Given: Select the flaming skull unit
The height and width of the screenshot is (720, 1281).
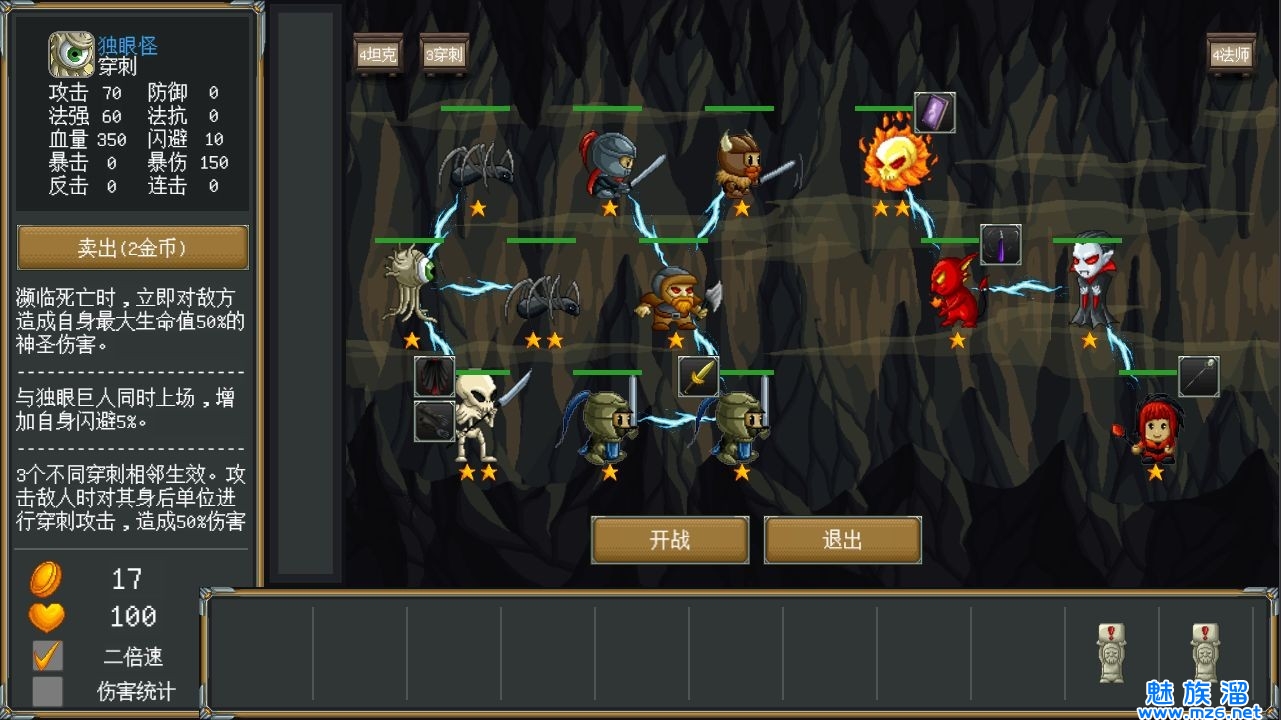Looking at the screenshot, I should [x=894, y=158].
